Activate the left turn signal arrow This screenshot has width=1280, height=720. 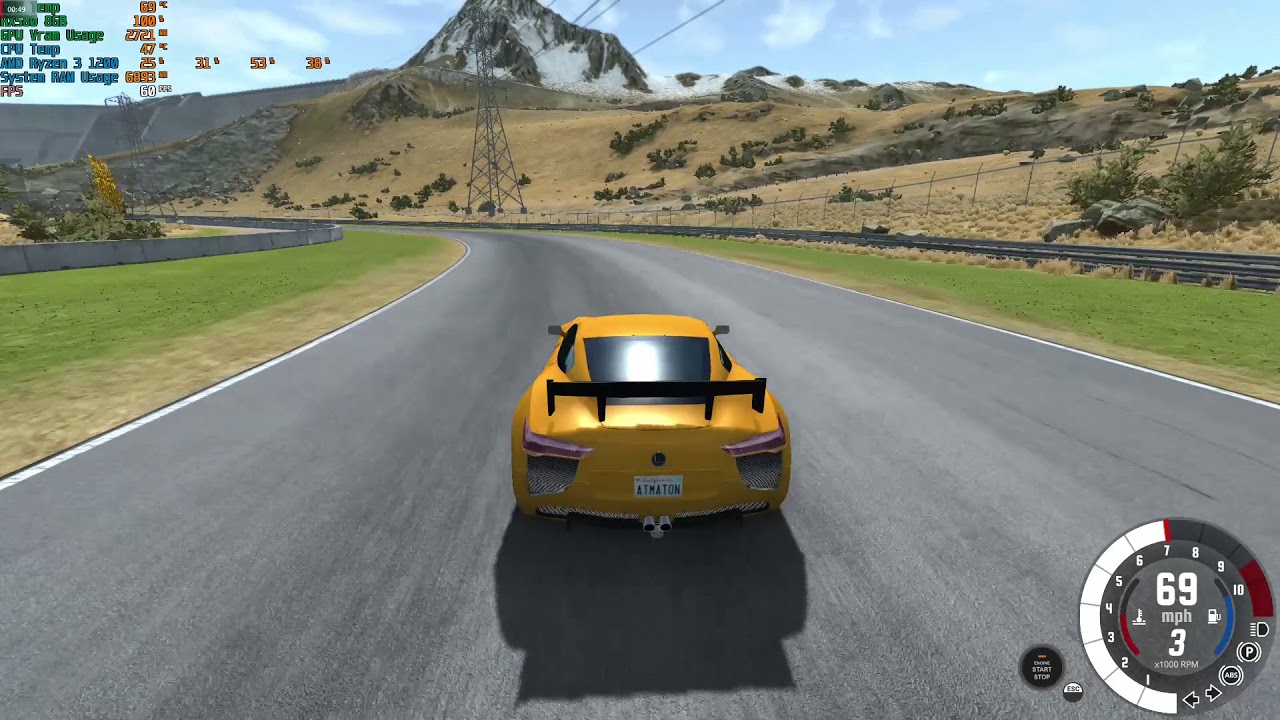1191,698
